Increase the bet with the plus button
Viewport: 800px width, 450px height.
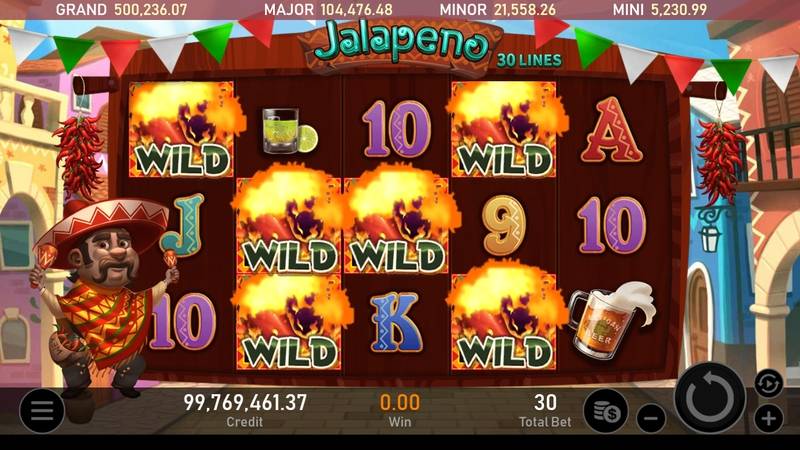click(x=768, y=418)
